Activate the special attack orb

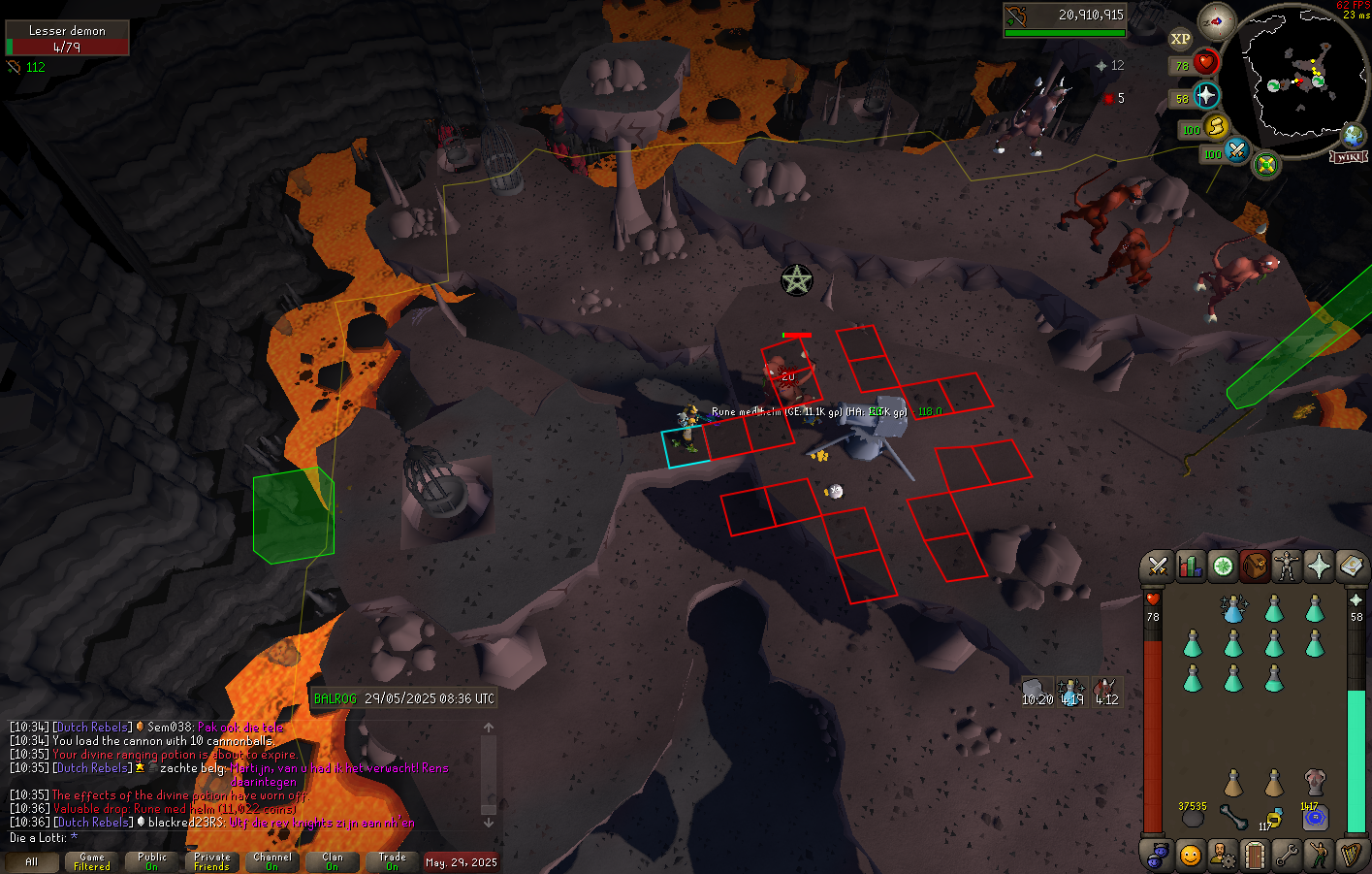pyautogui.click(x=1236, y=151)
